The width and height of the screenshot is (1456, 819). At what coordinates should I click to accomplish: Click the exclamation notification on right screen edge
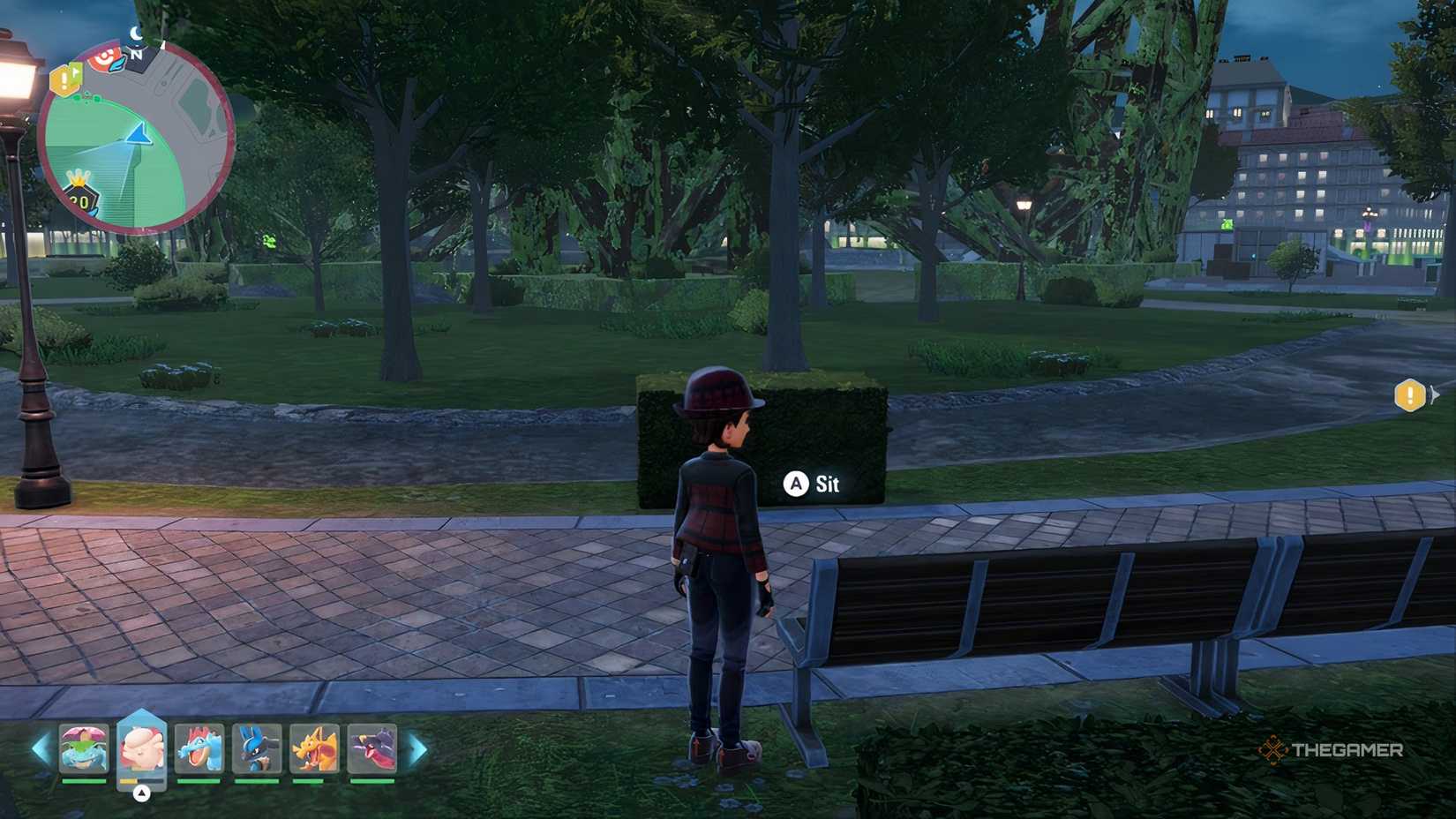[1408, 396]
